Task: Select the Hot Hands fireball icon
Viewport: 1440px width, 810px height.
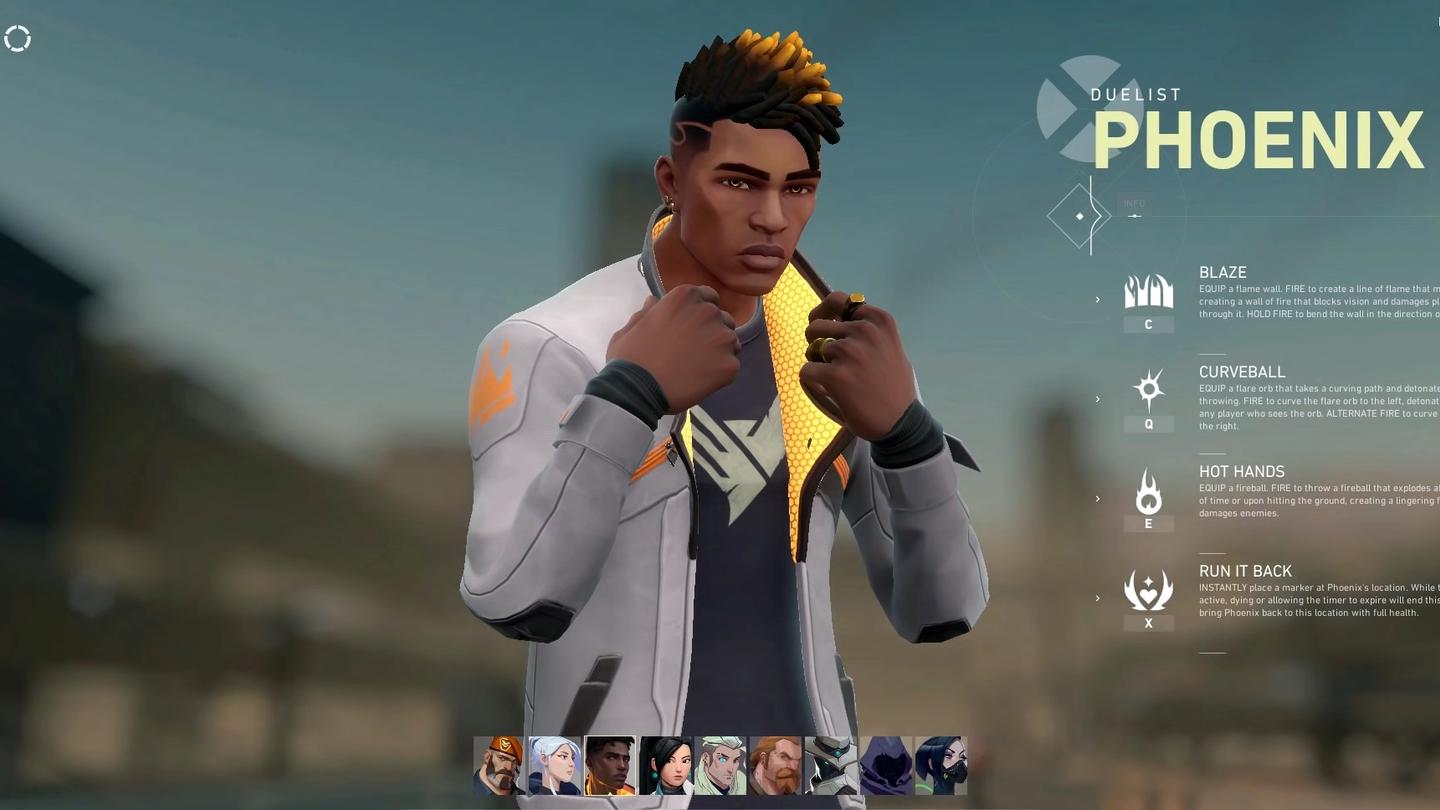Action: pos(1148,490)
